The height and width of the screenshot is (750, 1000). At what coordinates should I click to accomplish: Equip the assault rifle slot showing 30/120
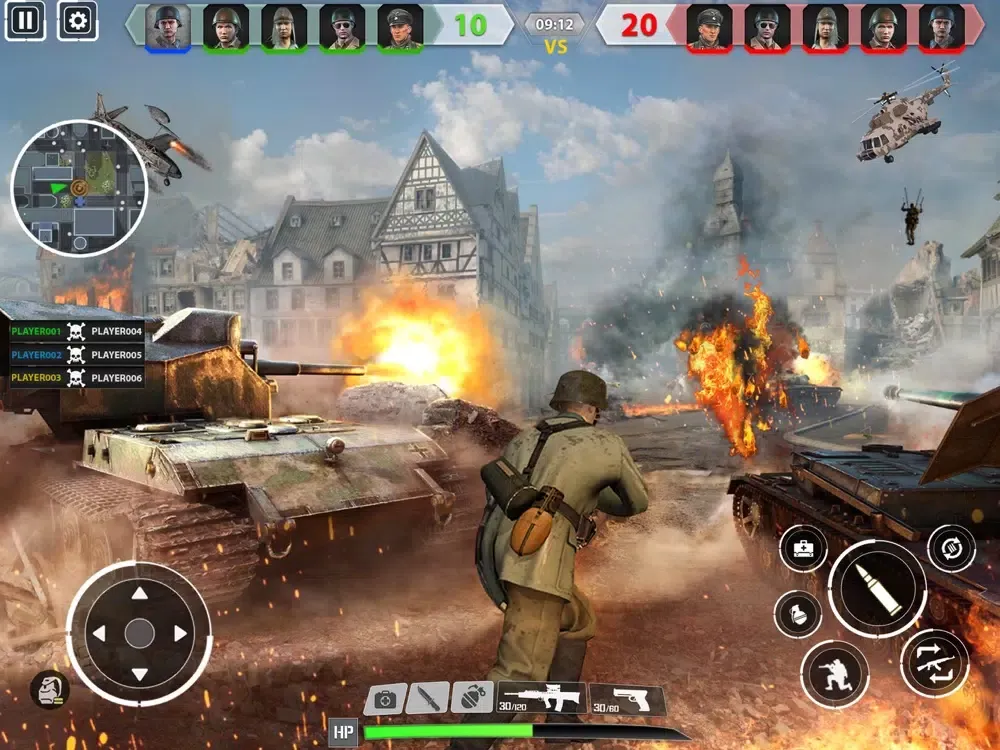(x=541, y=698)
